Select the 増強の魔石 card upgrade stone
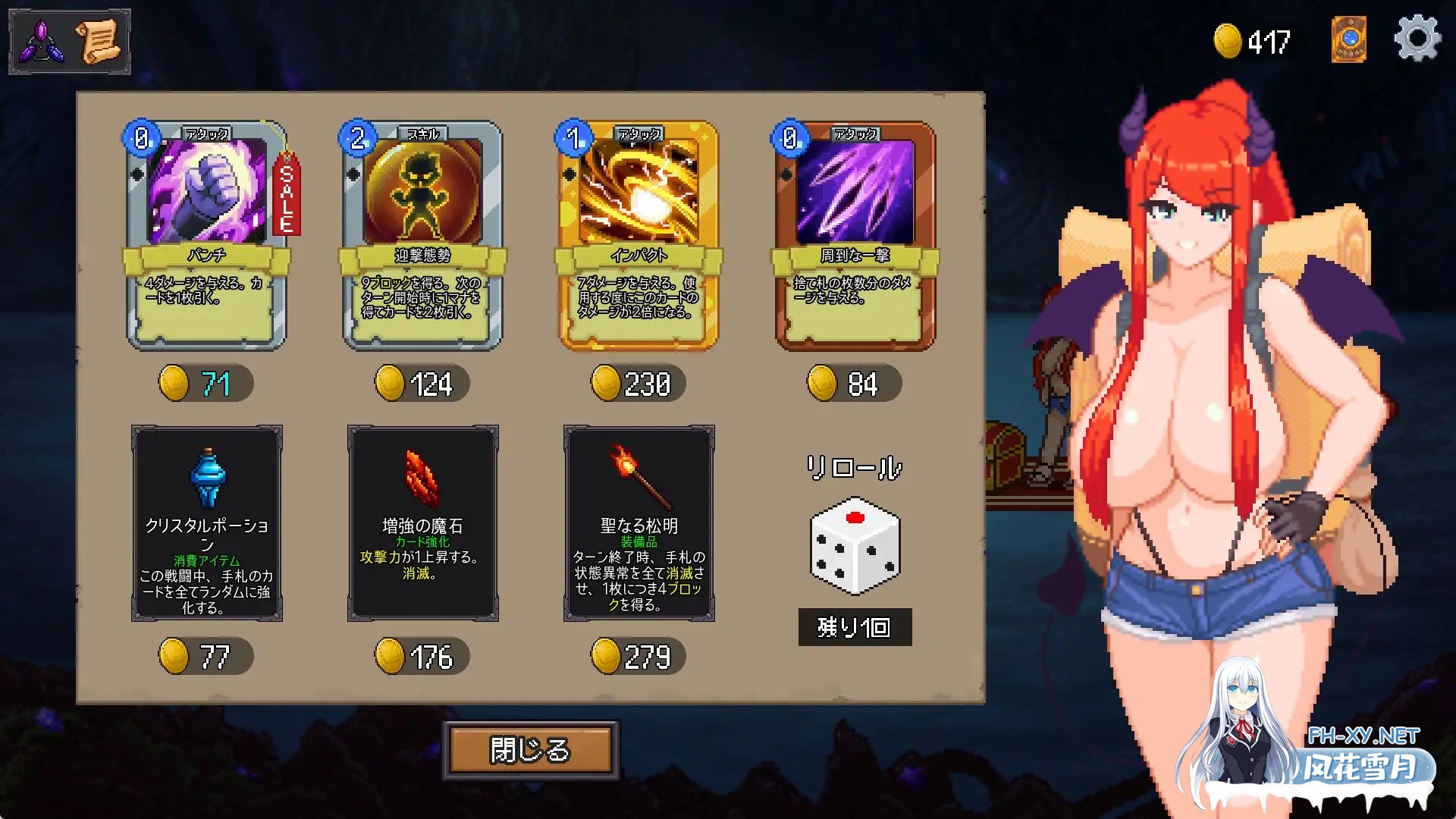This screenshot has width=1456, height=819. pos(423,523)
